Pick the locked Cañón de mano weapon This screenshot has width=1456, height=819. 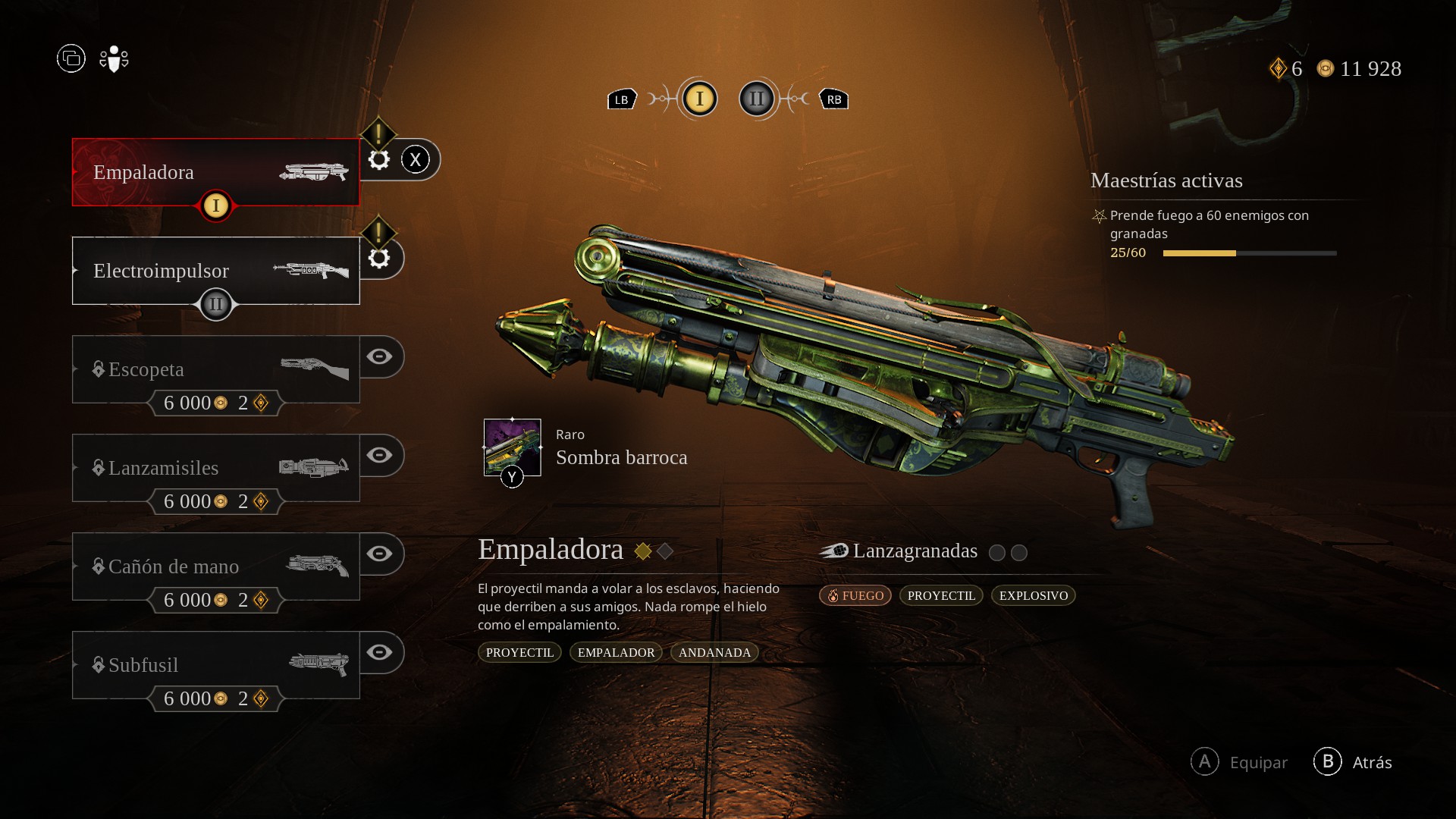click(215, 566)
